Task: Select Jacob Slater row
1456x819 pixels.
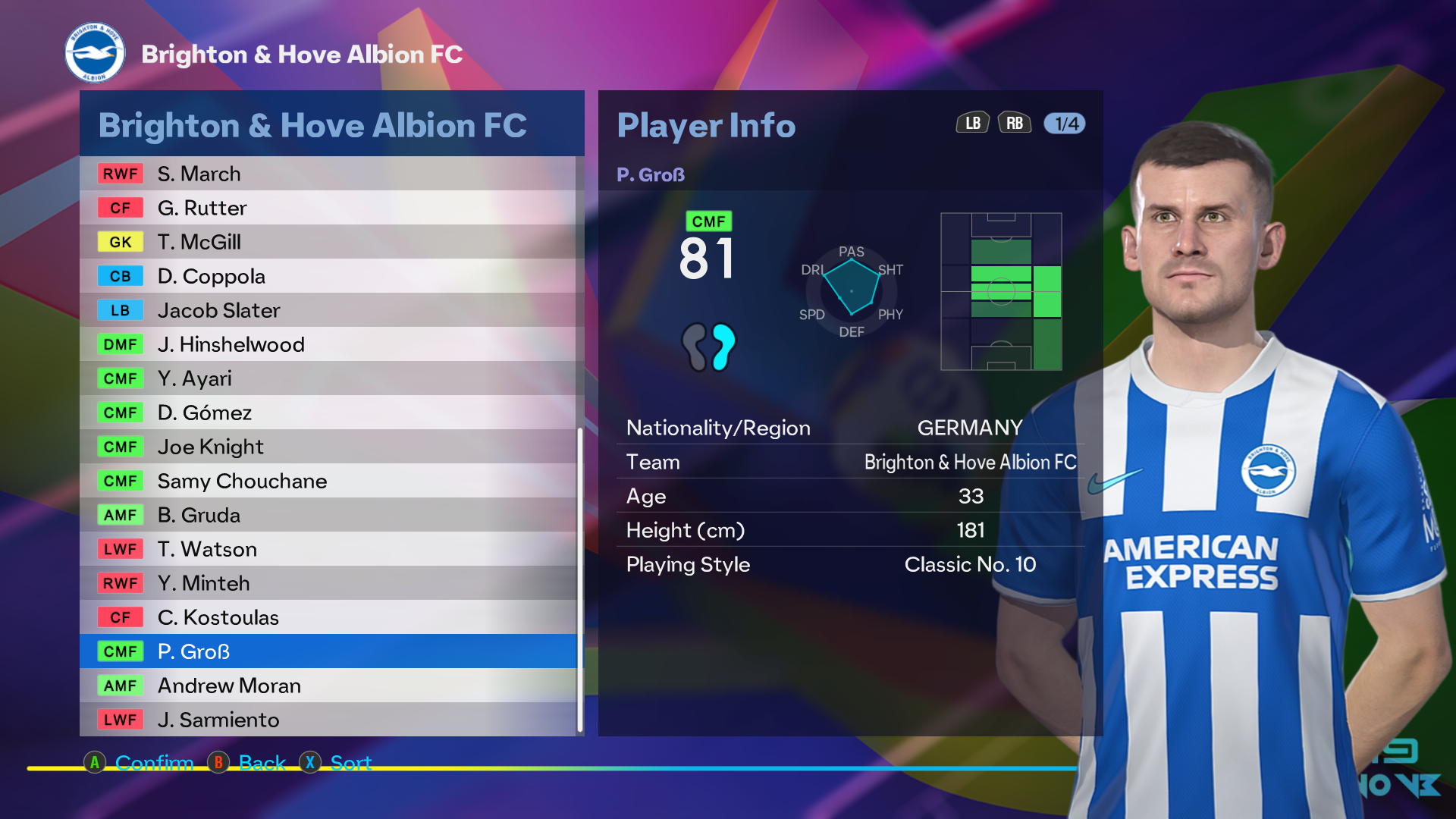Action: pos(328,310)
